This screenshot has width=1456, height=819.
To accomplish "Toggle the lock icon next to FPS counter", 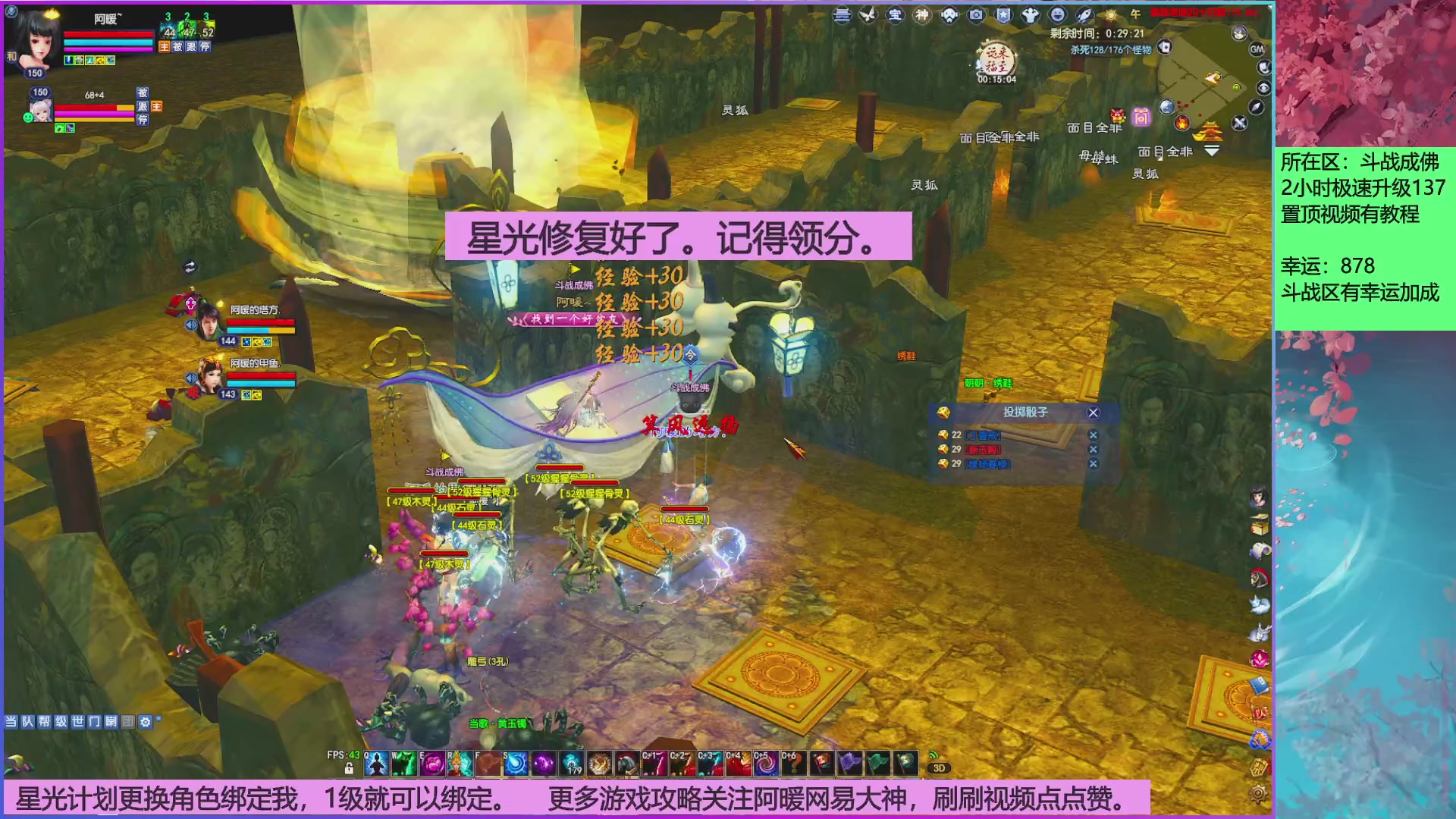I will coord(348,767).
